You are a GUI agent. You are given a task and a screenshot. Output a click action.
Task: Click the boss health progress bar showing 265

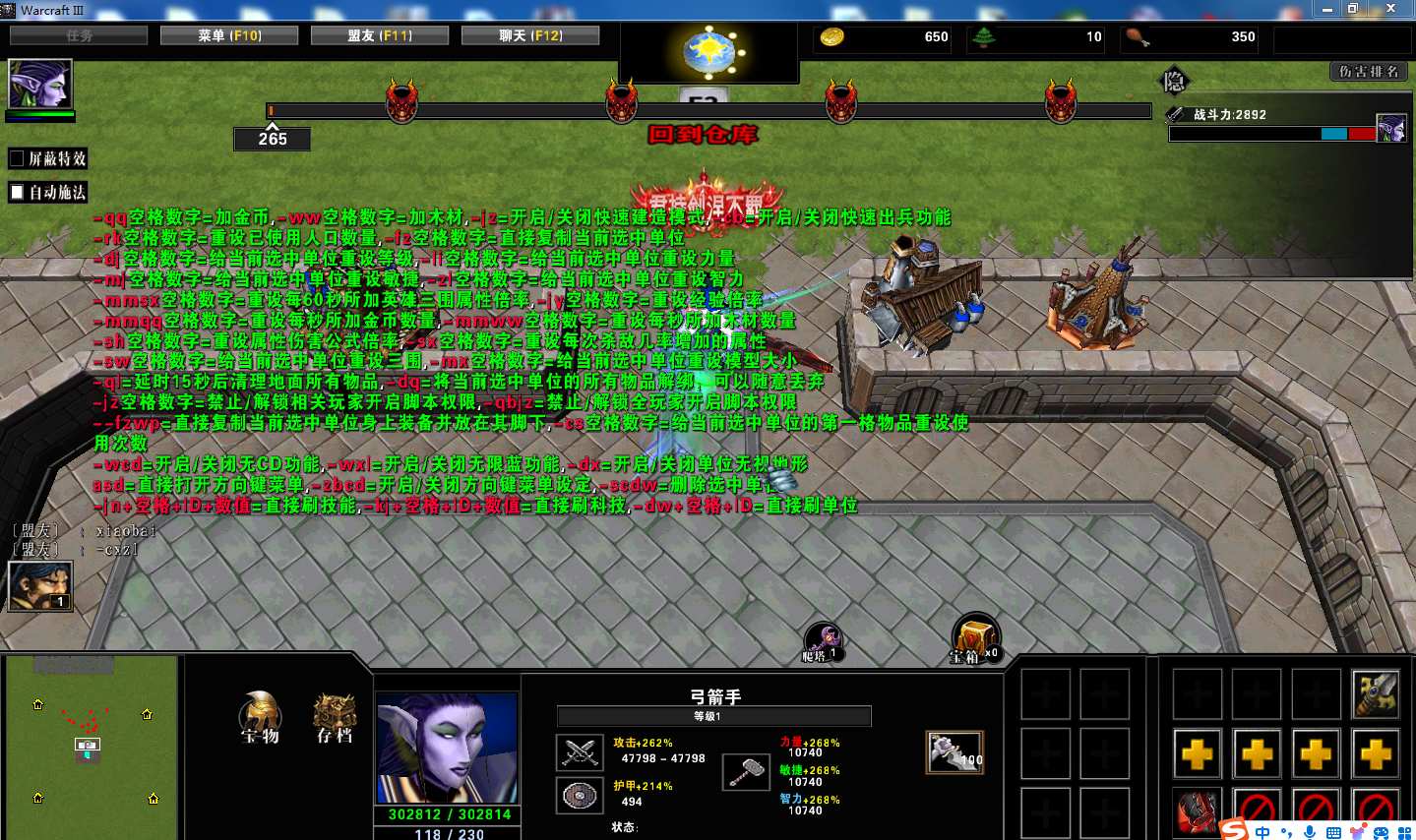click(x=272, y=140)
